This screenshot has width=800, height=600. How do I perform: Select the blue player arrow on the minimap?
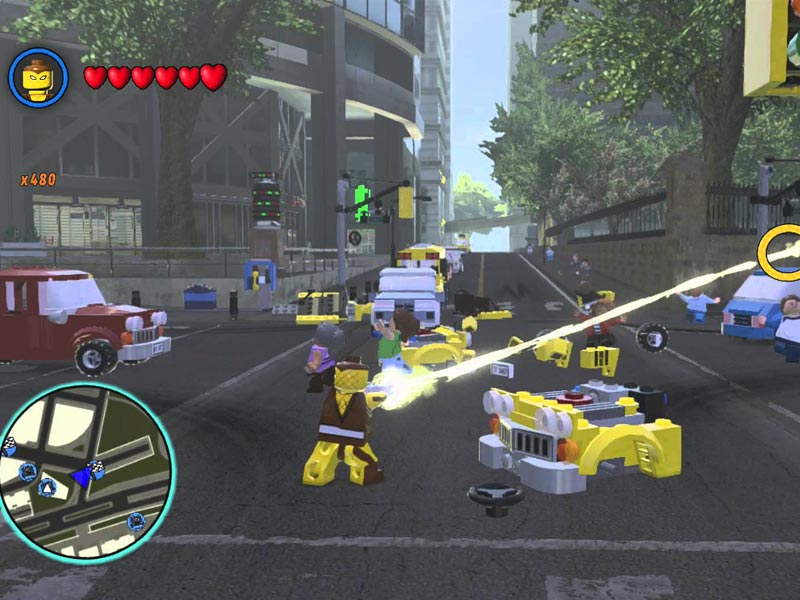pos(80,477)
